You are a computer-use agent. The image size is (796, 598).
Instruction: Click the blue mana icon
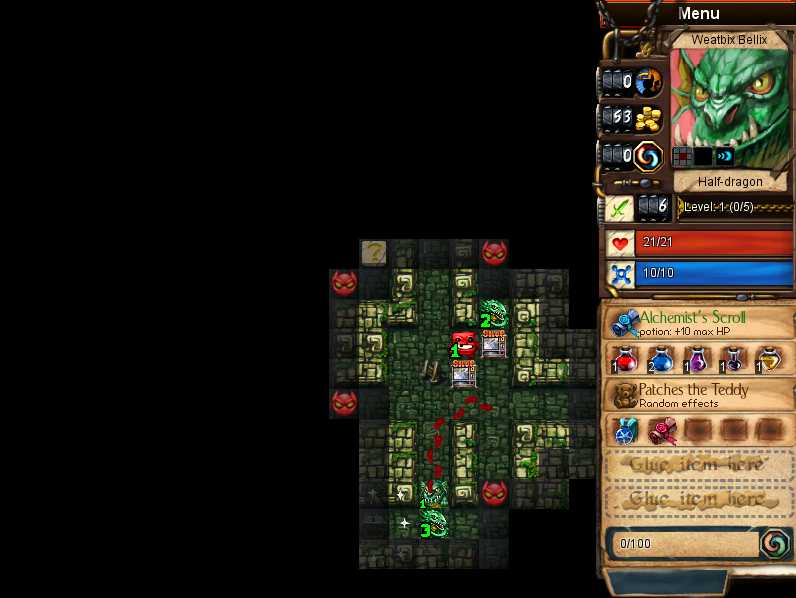pos(620,274)
